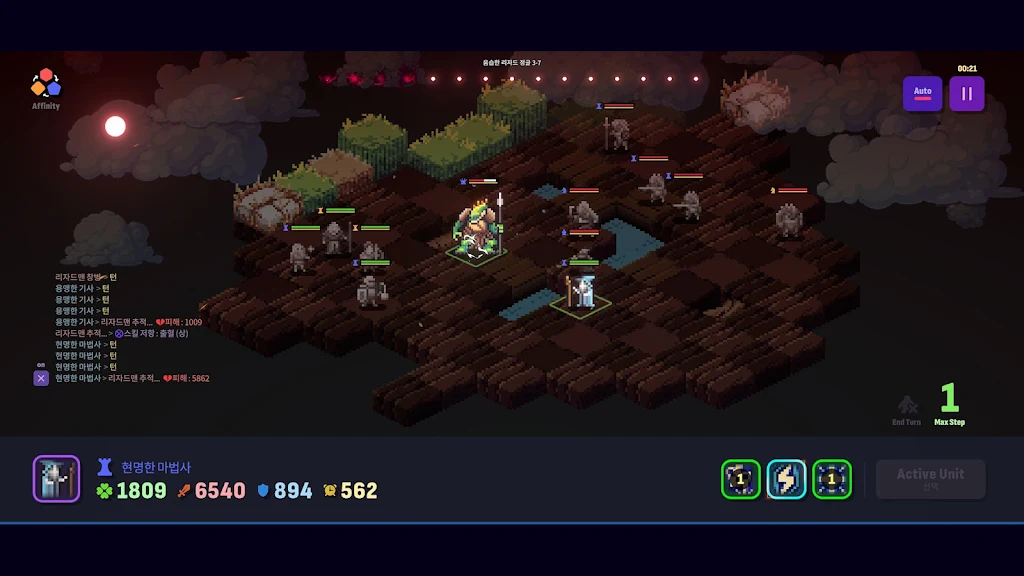Select the highlighted mage unit on the board

583,292
